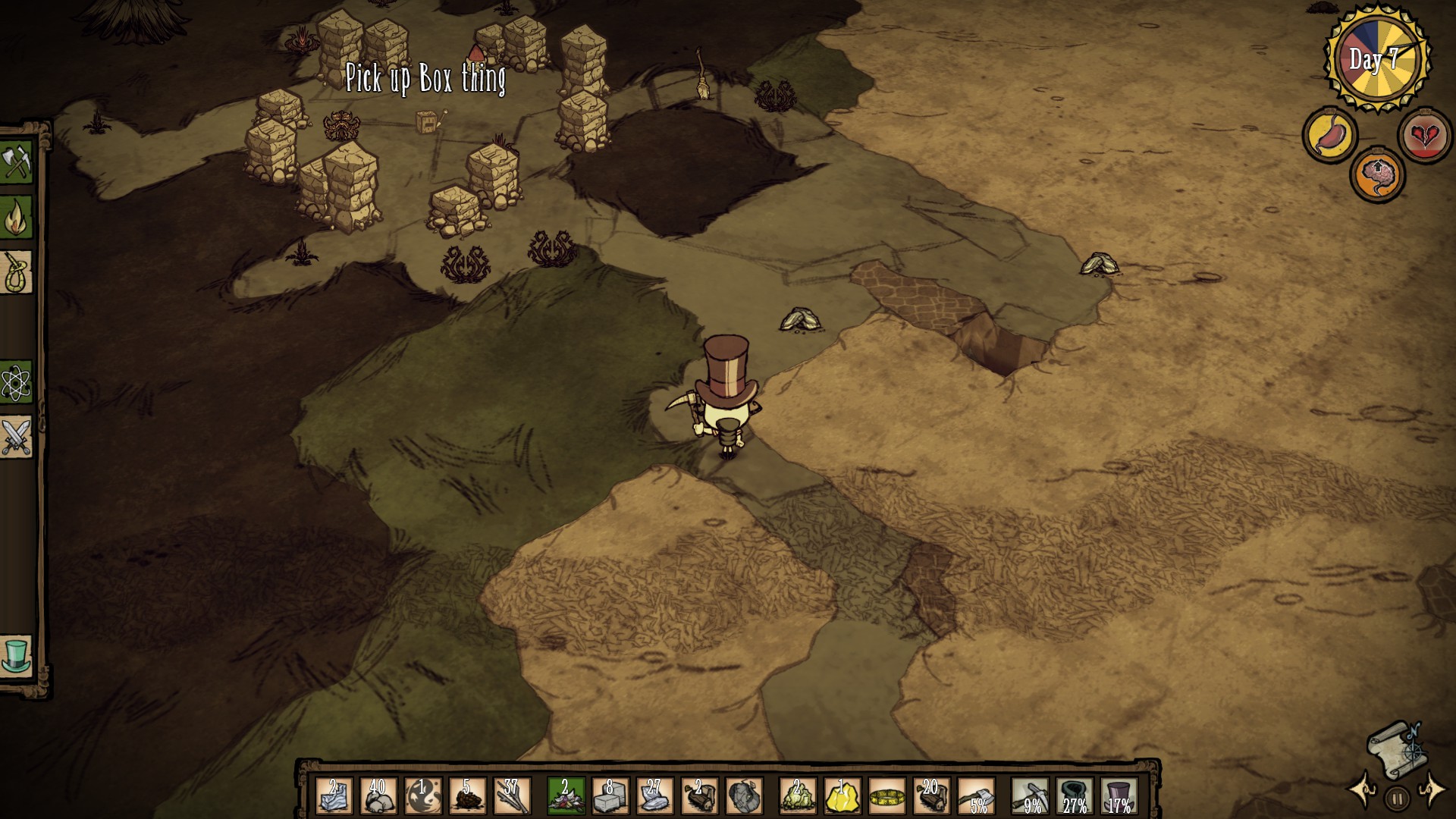Open the Tools crafting tab

tap(16, 162)
